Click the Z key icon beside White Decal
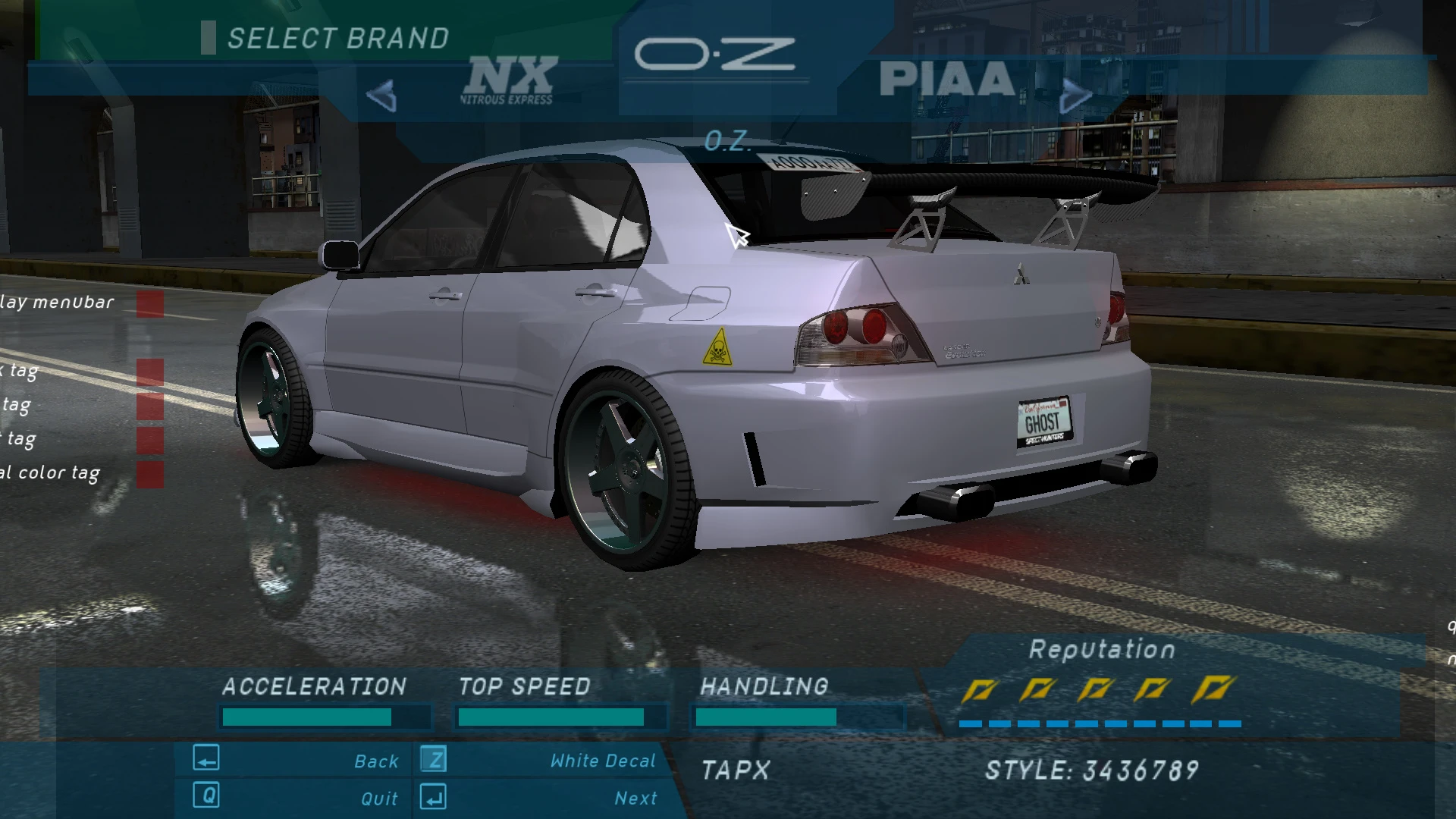This screenshot has width=1456, height=819. tap(432, 760)
